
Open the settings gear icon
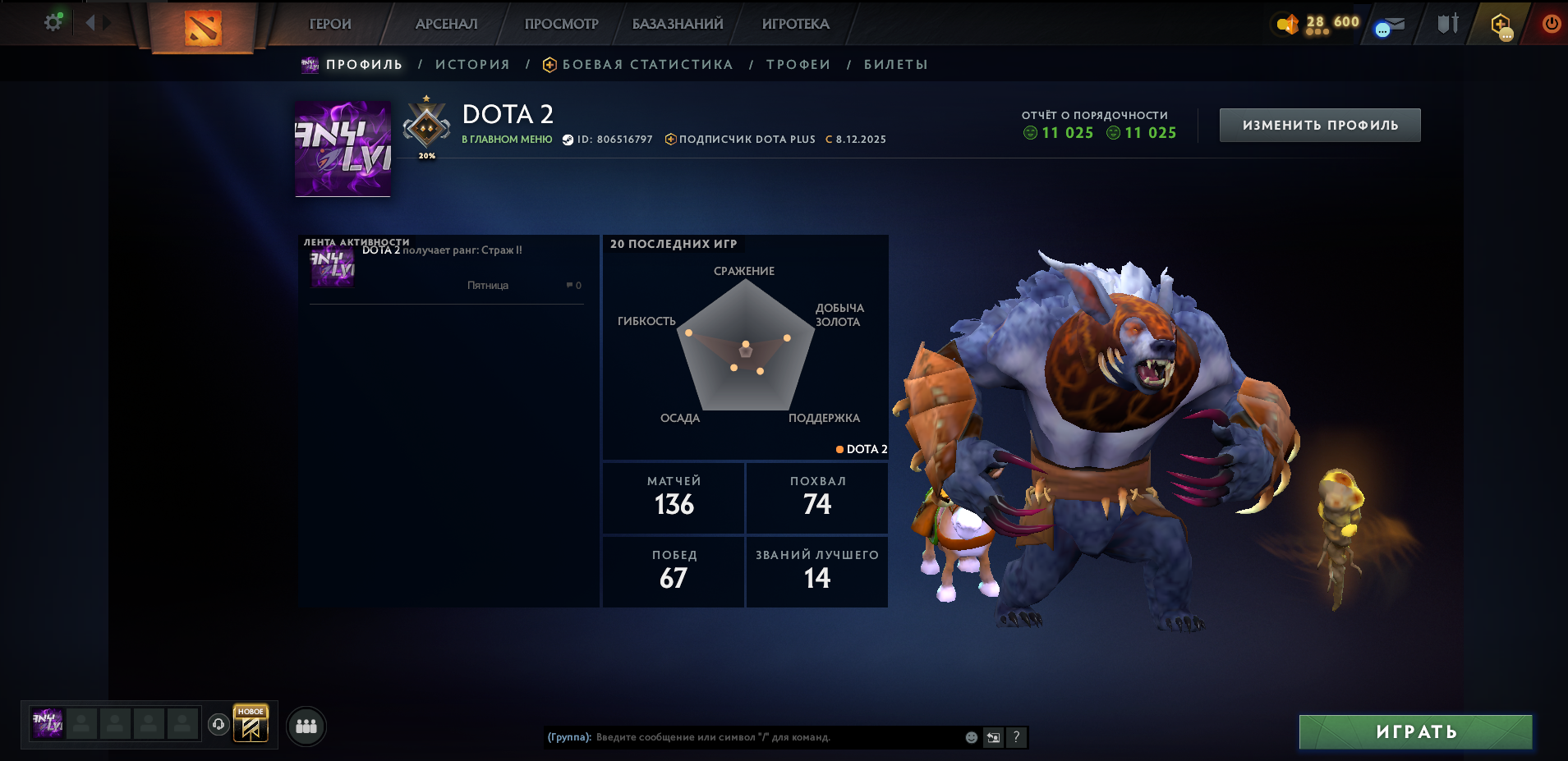click(53, 23)
